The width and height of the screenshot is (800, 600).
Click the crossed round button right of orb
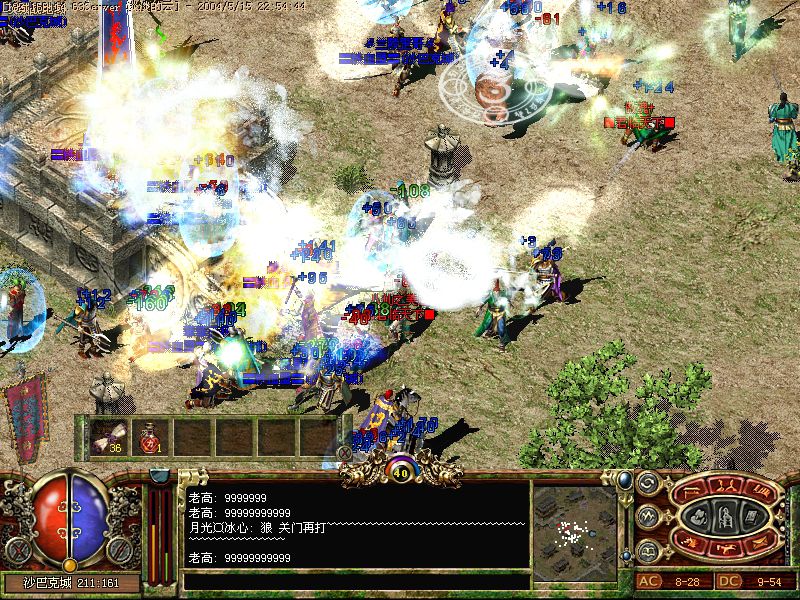coord(120,549)
